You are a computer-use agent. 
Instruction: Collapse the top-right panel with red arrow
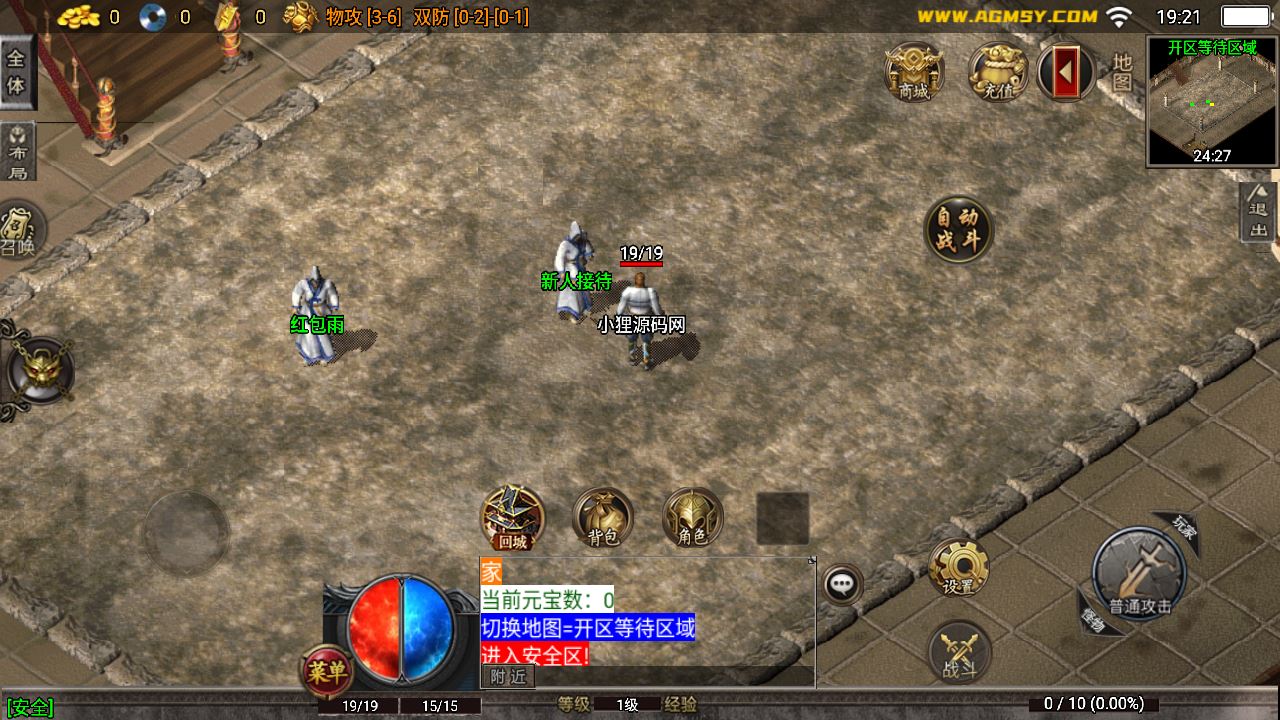point(1066,72)
